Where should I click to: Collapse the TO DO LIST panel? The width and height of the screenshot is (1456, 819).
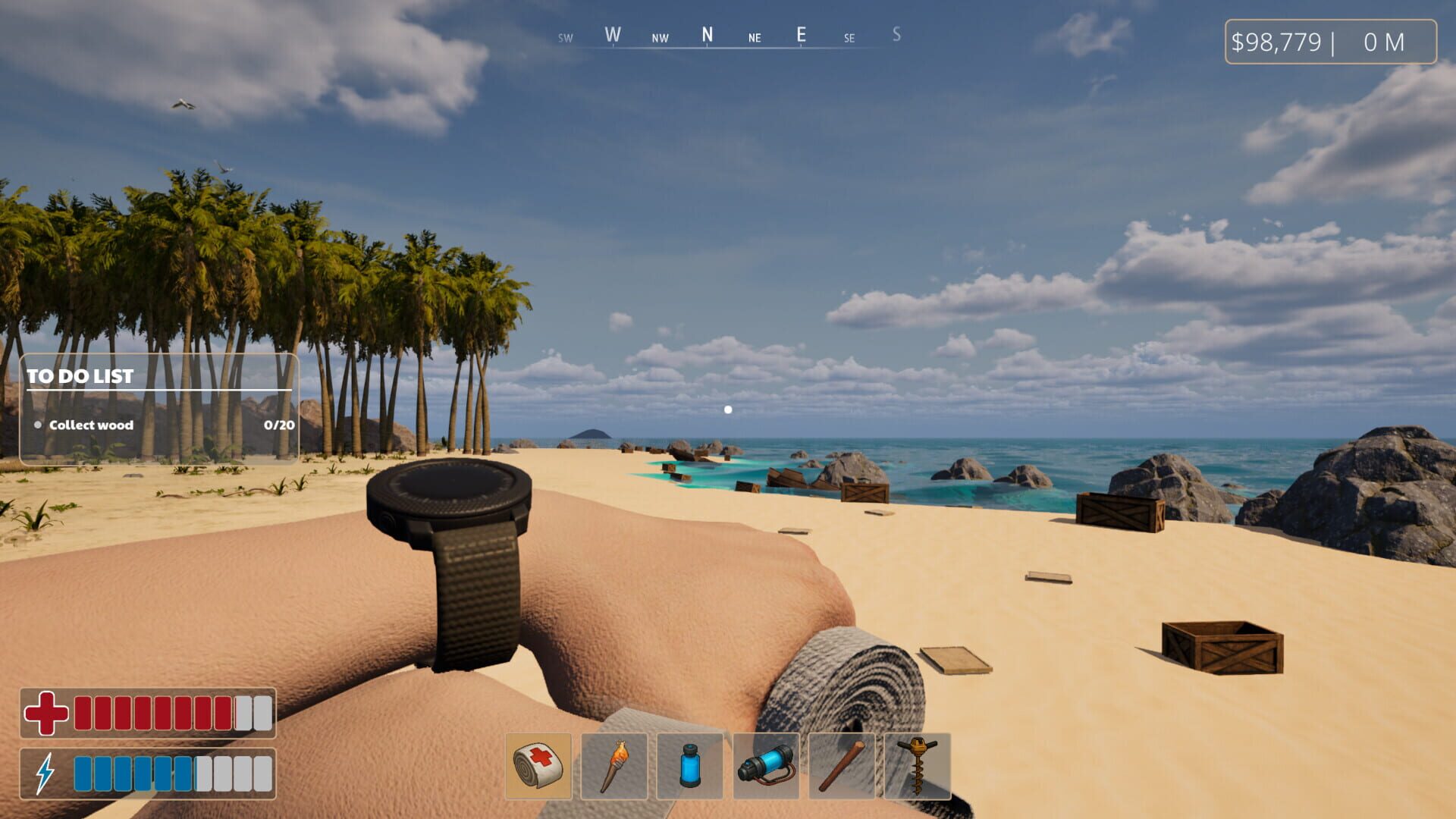80,375
